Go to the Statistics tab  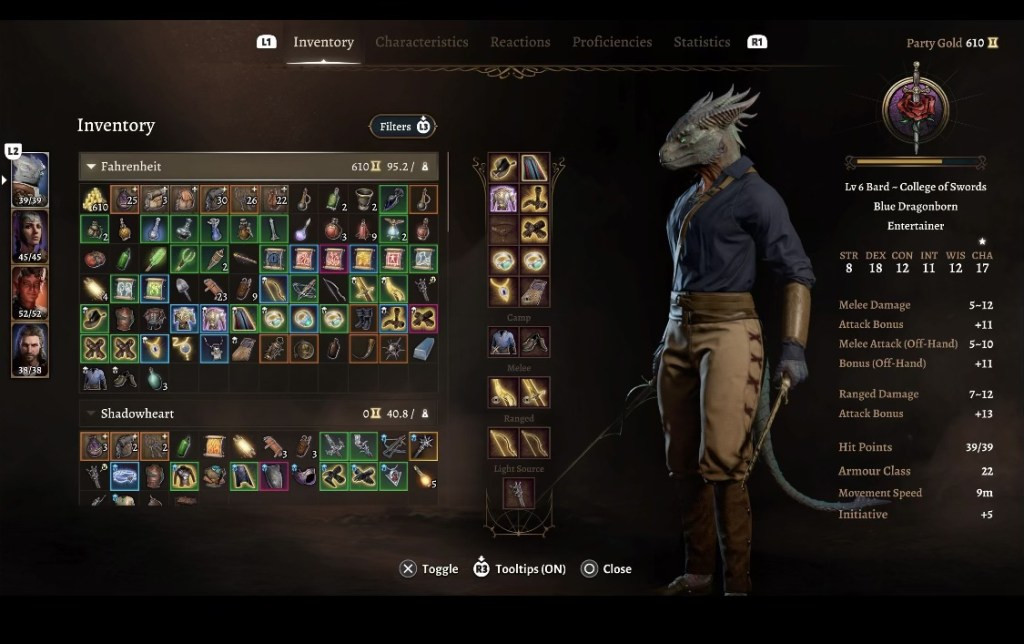coord(701,42)
